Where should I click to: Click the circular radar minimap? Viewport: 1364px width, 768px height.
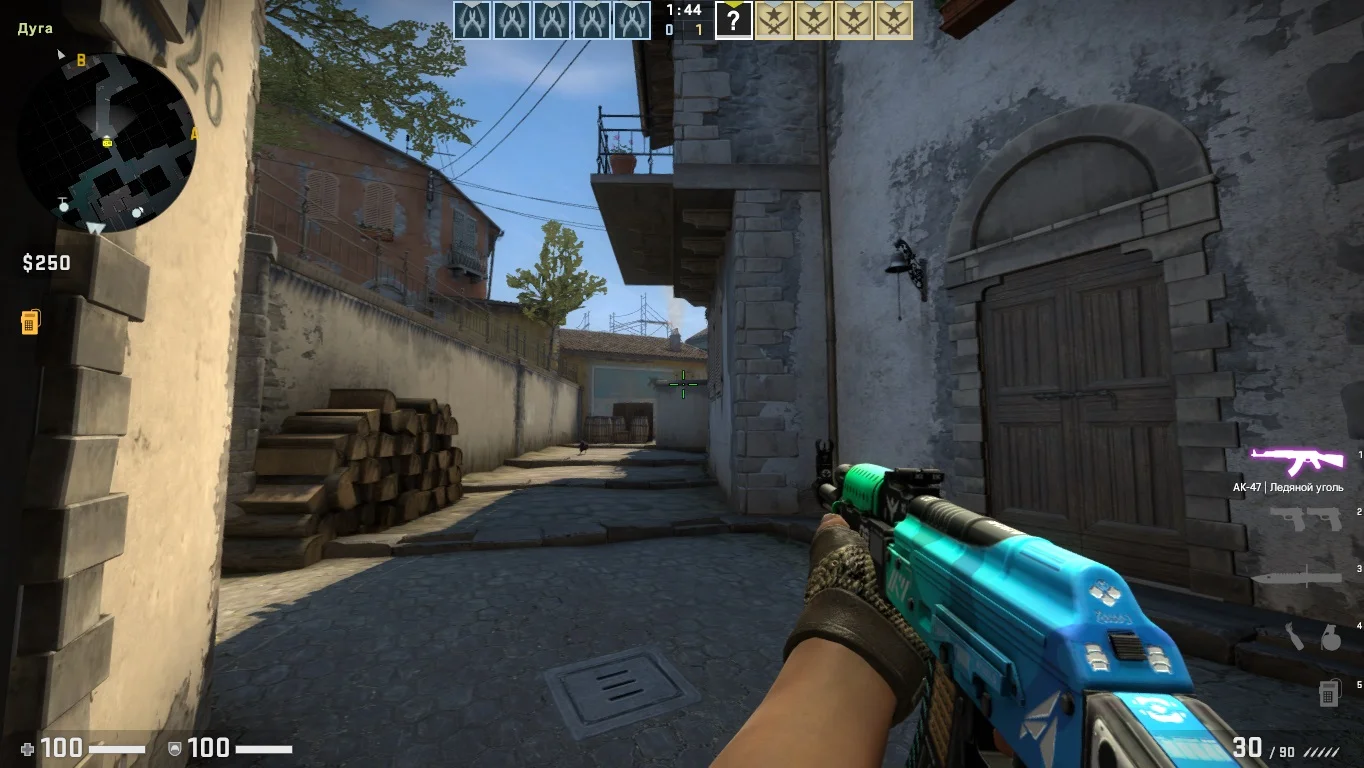(107, 142)
